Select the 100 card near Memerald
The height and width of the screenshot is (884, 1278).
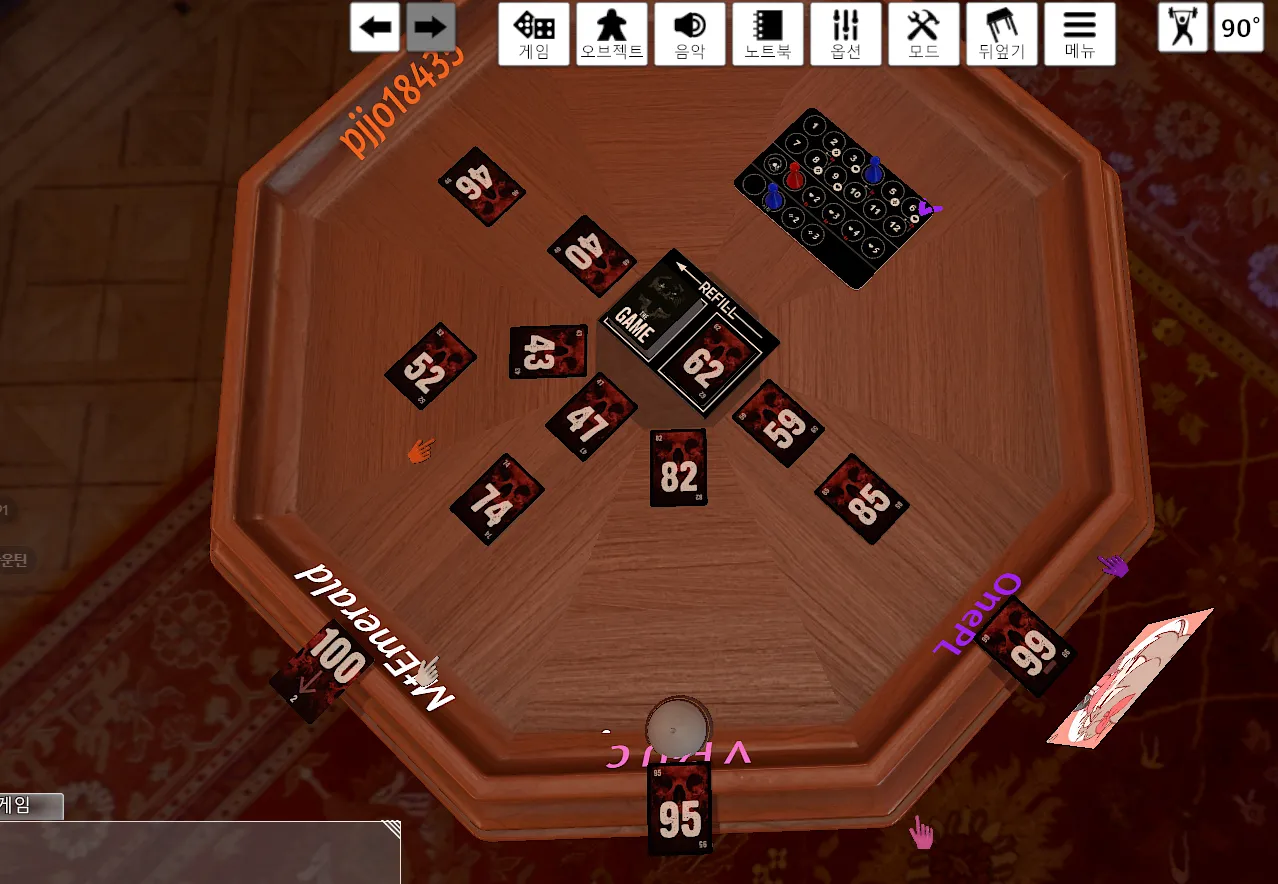[x=322, y=670]
